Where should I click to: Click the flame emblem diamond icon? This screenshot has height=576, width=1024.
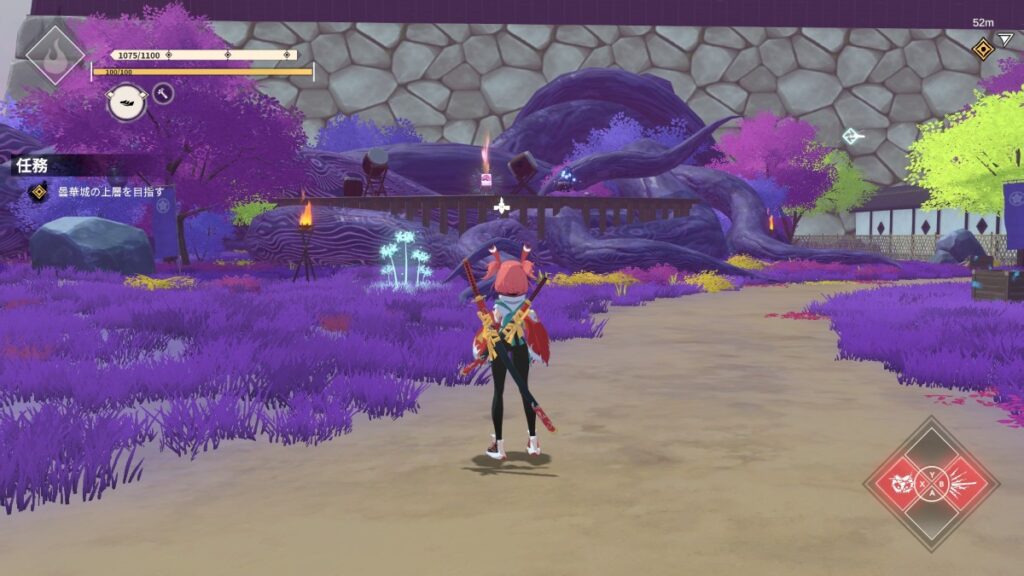coord(54,54)
